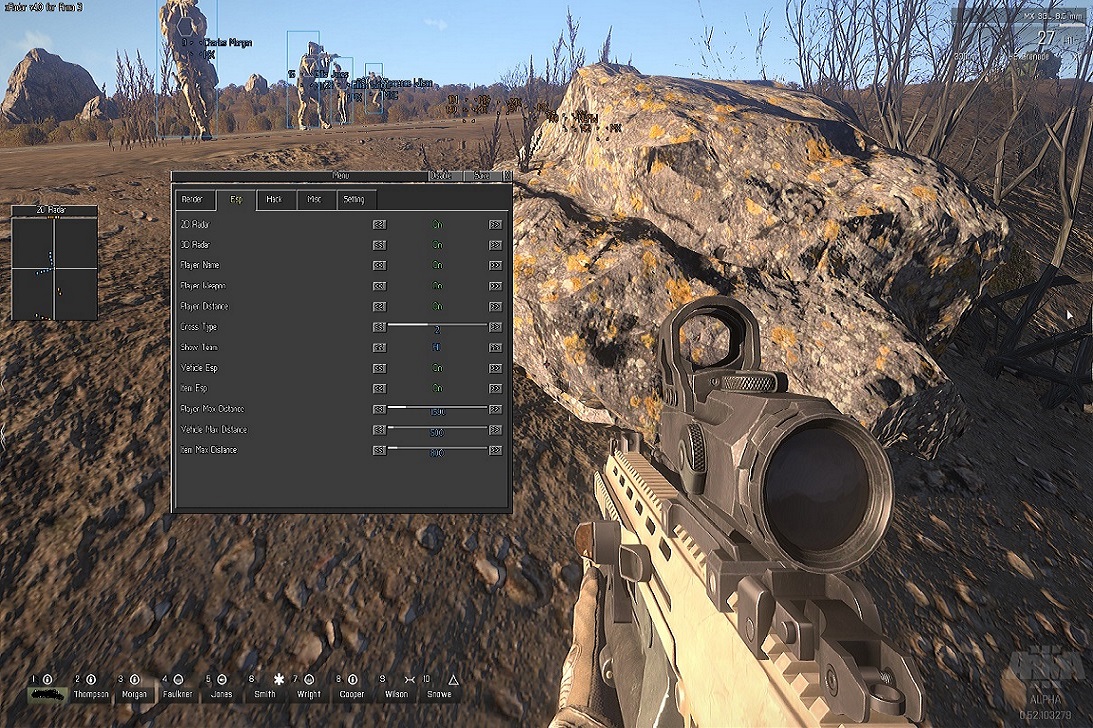Decrease Vehicle Esp with left arrow
The width and height of the screenshot is (1093, 728).
[379, 368]
